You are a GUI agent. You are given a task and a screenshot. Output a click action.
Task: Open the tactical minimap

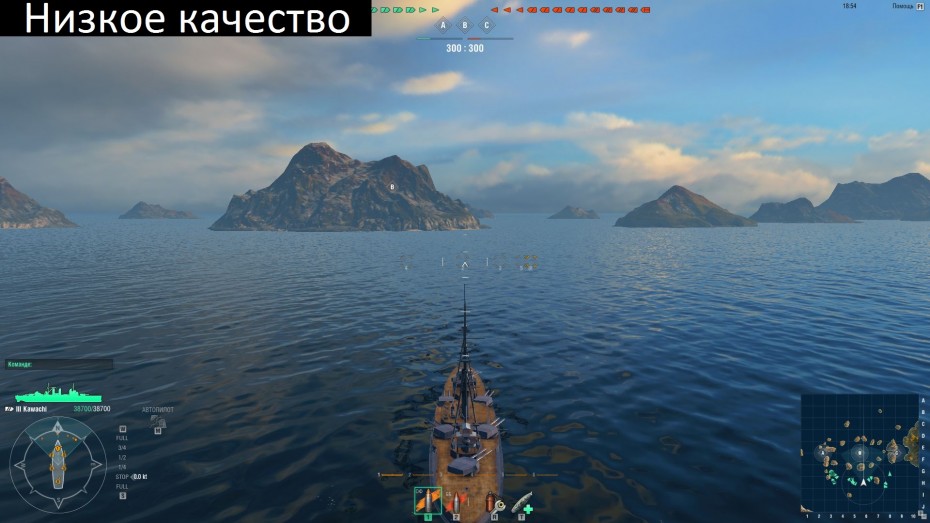(860, 452)
